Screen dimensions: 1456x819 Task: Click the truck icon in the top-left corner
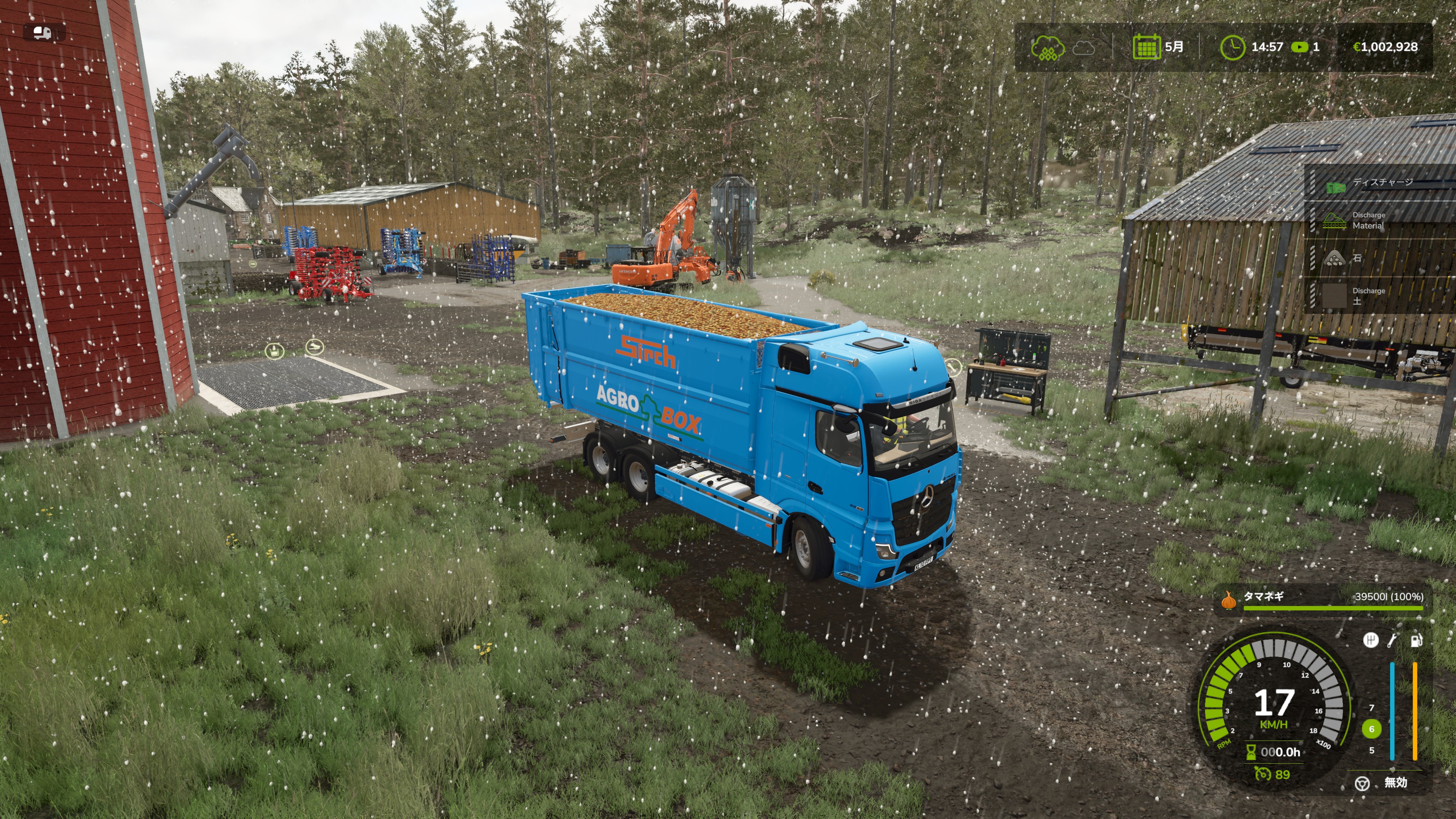coord(43,33)
